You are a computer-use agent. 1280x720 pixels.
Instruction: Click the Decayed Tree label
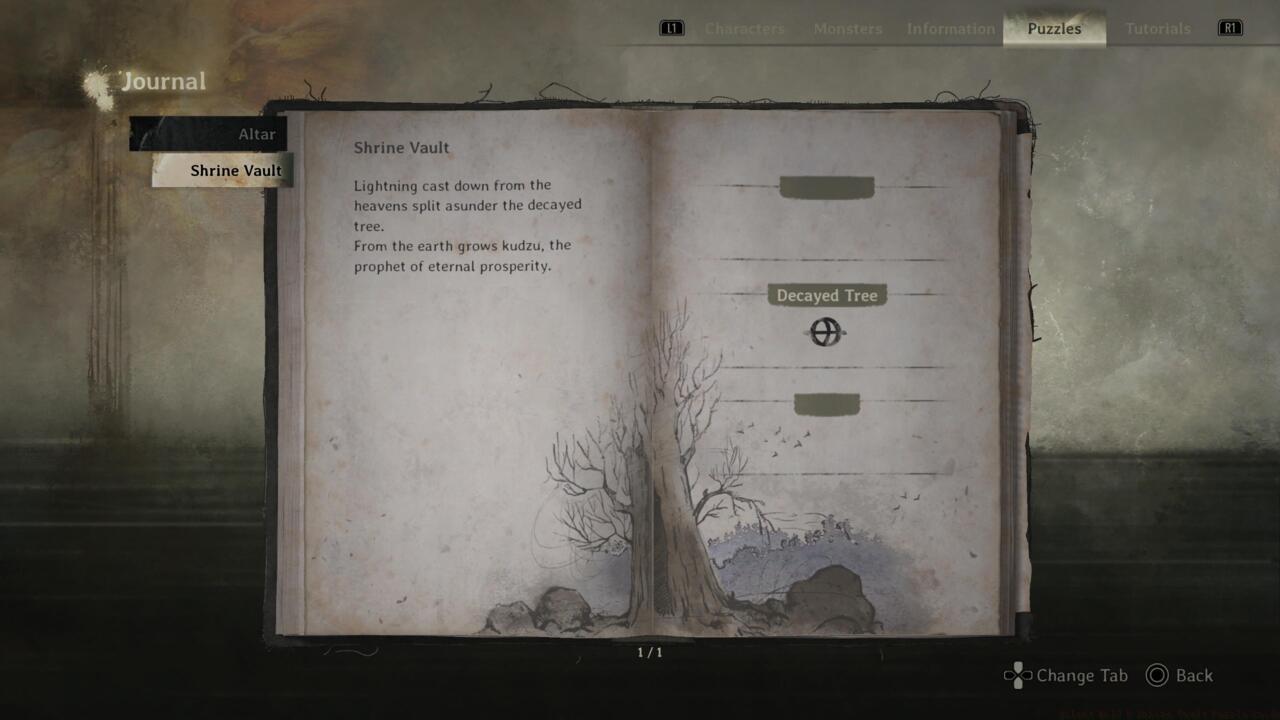[827, 295]
